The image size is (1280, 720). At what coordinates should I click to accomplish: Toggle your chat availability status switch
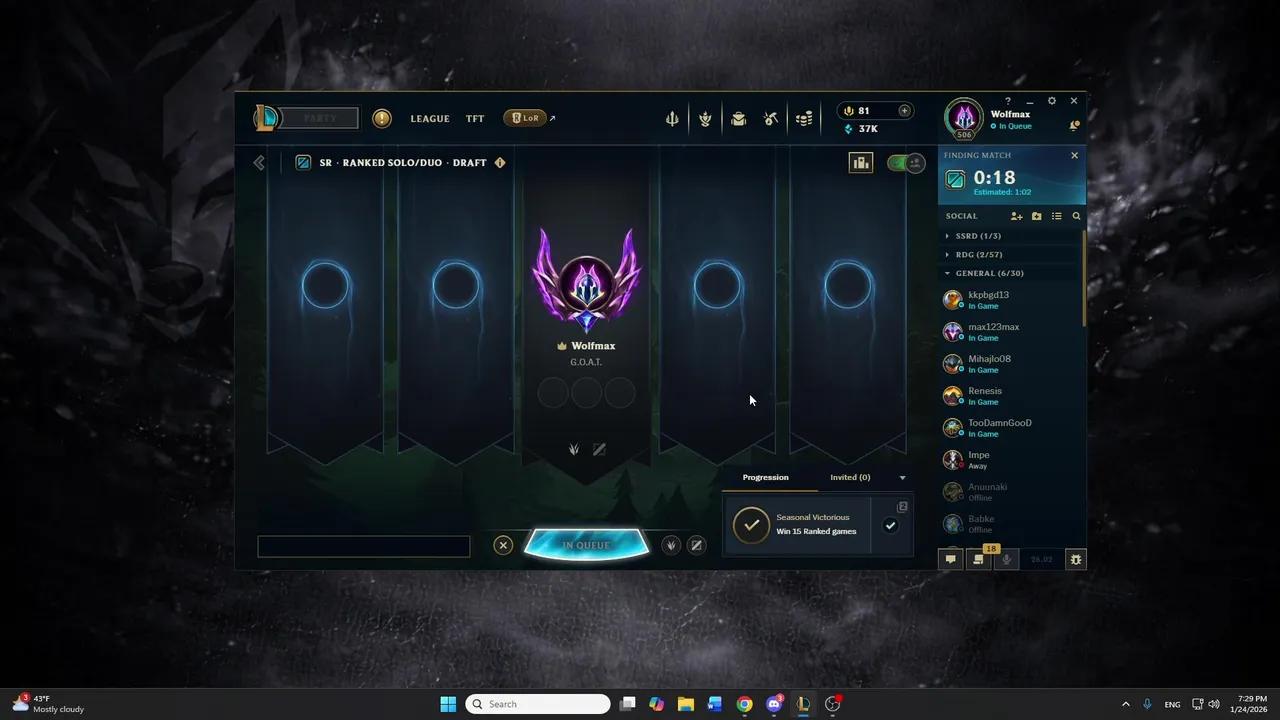click(x=898, y=162)
